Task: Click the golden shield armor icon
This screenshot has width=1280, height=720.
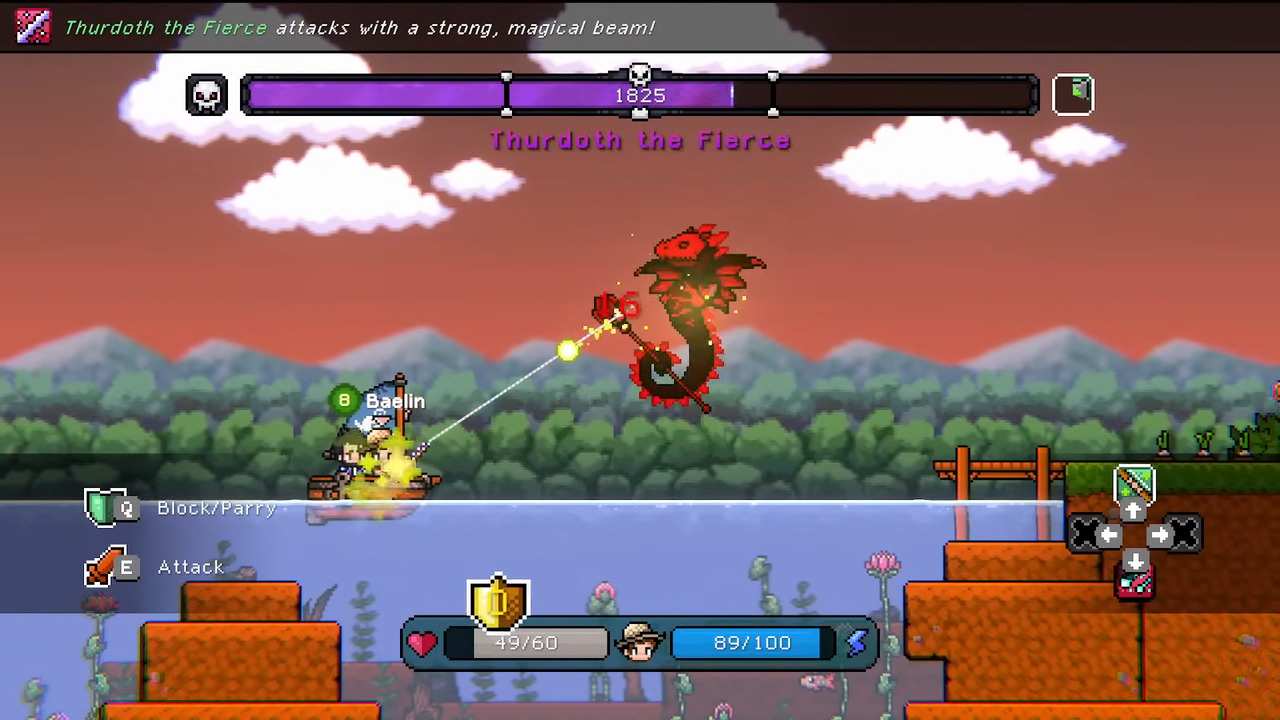Action: (498, 603)
